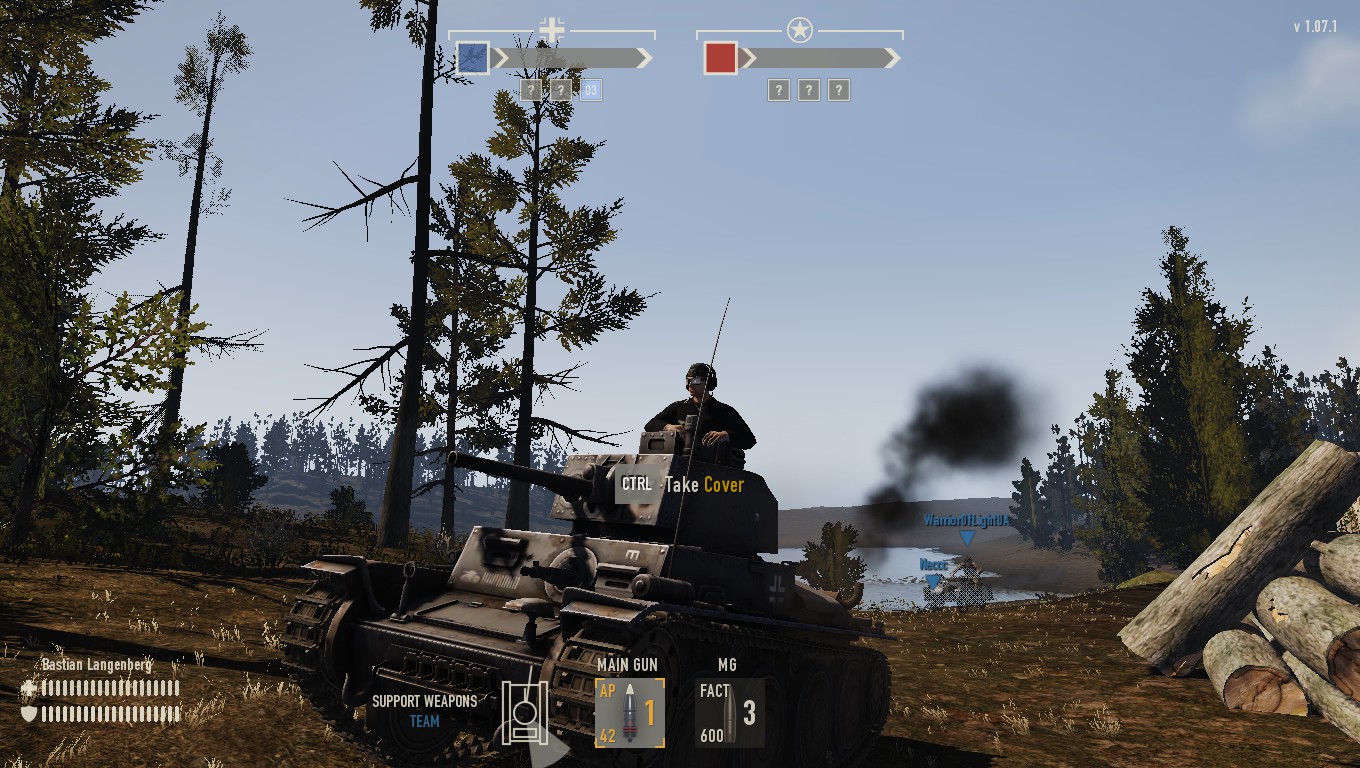The width and height of the screenshot is (1360, 768).
Task: Click the SUPPORT WEAPONS label
Action: click(x=423, y=701)
